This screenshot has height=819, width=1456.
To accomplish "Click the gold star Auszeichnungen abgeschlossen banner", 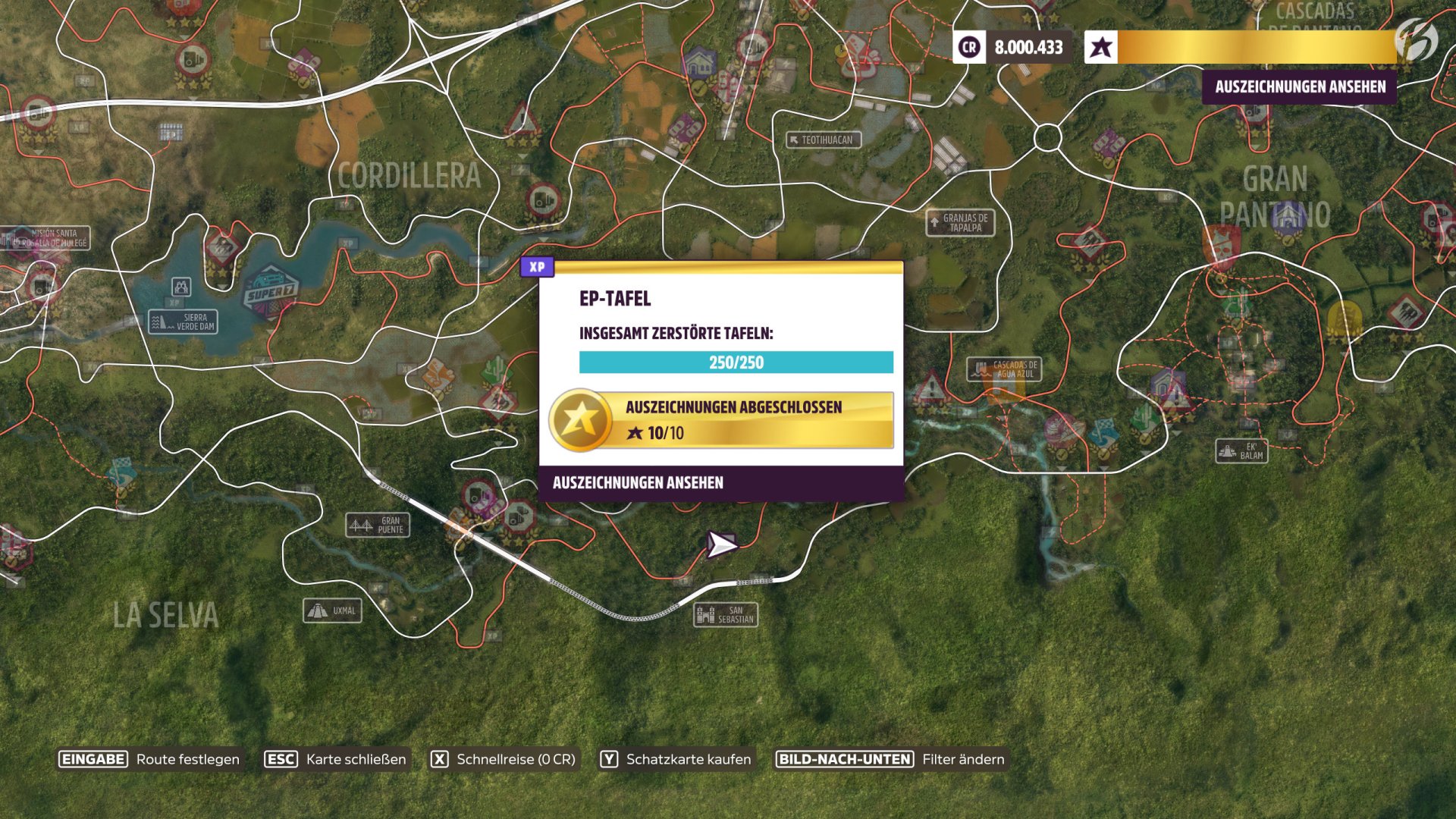I will click(721, 420).
